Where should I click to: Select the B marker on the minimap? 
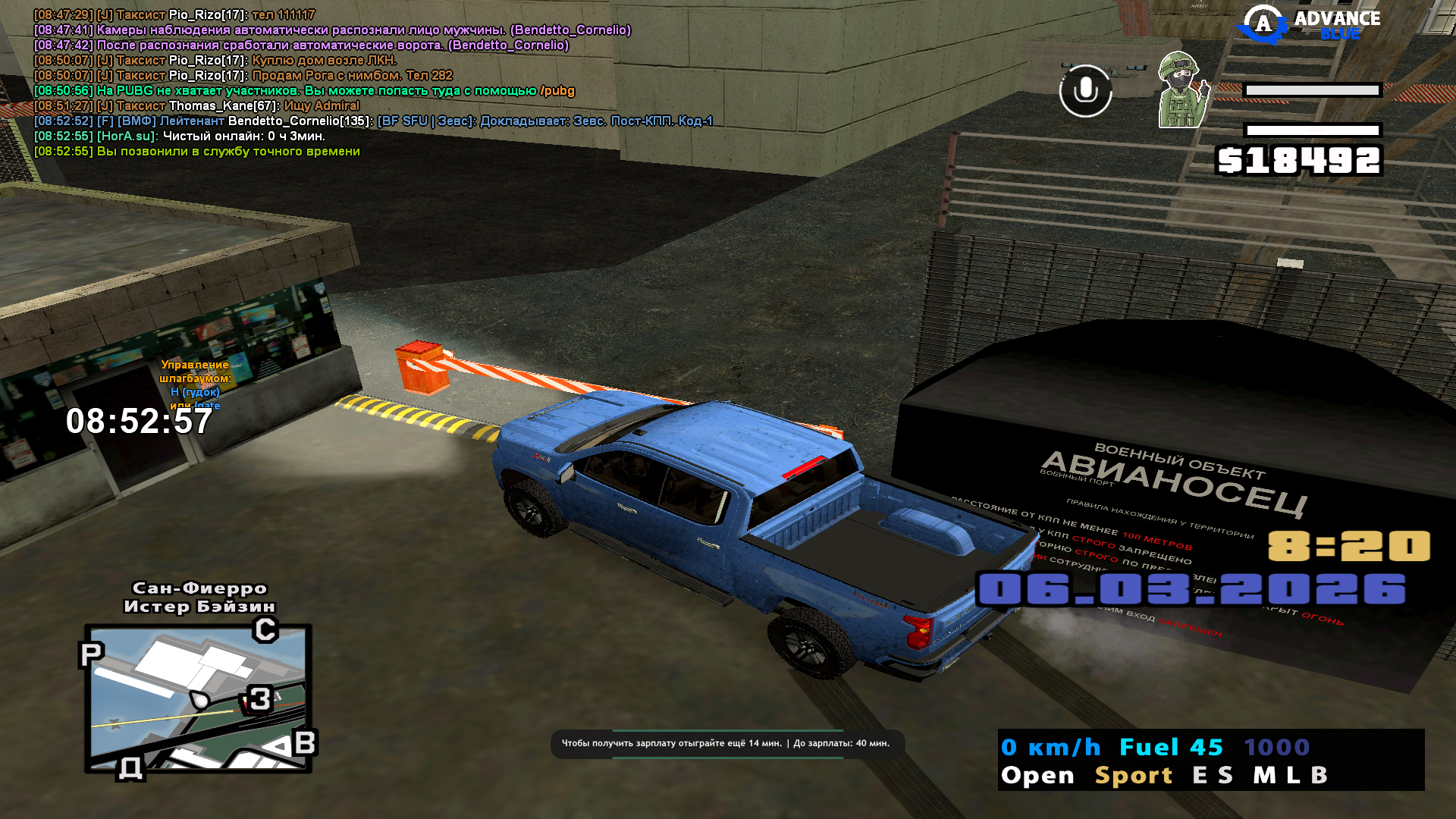pyautogui.click(x=304, y=742)
